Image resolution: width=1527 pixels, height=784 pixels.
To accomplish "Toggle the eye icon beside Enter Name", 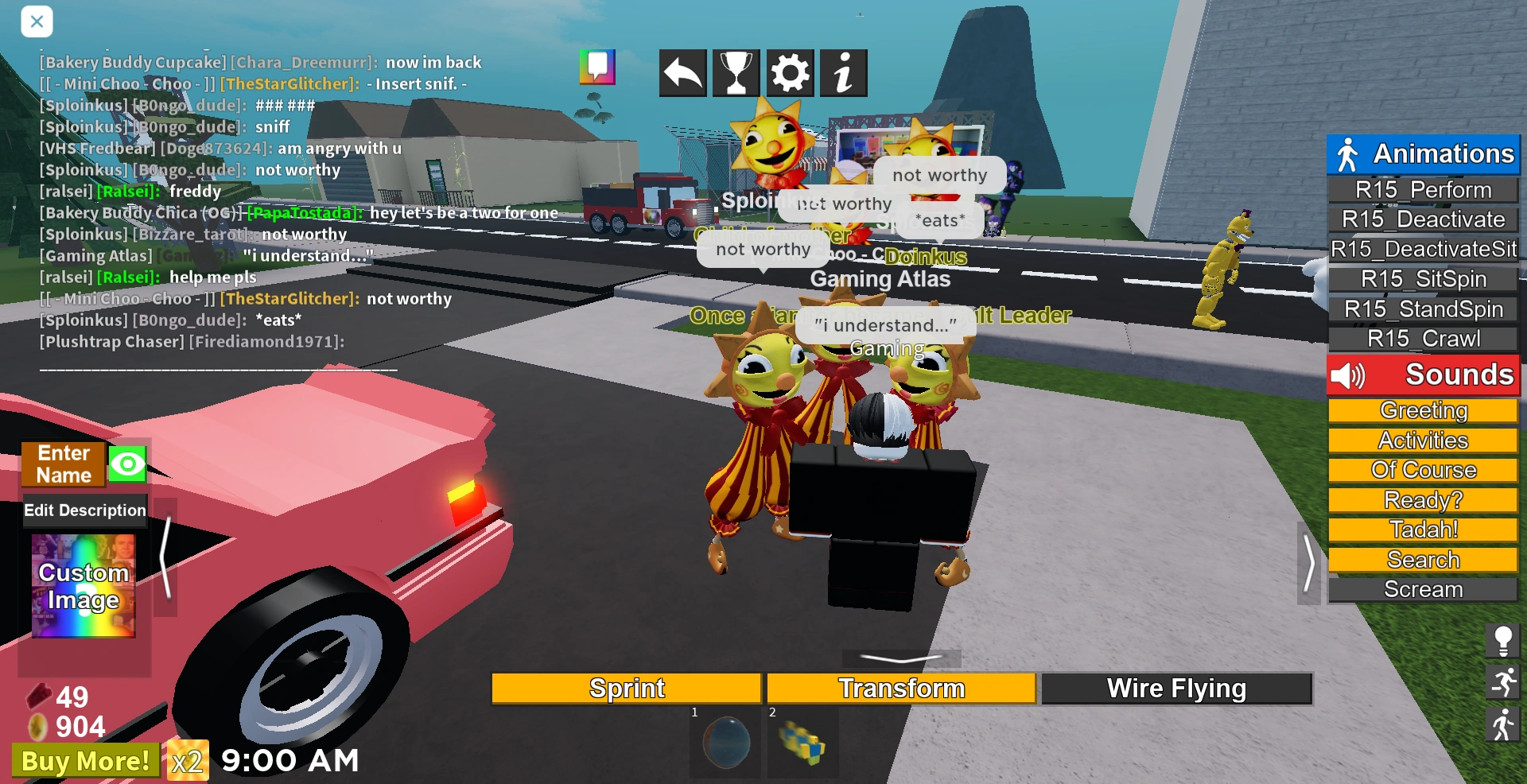I will tap(127, 463).
